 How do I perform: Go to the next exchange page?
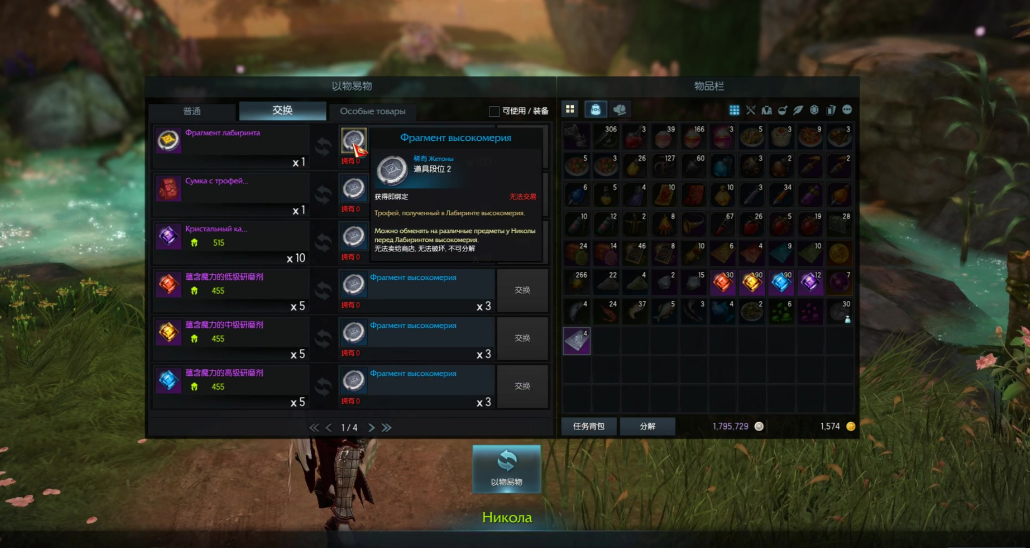coord(372,427)
